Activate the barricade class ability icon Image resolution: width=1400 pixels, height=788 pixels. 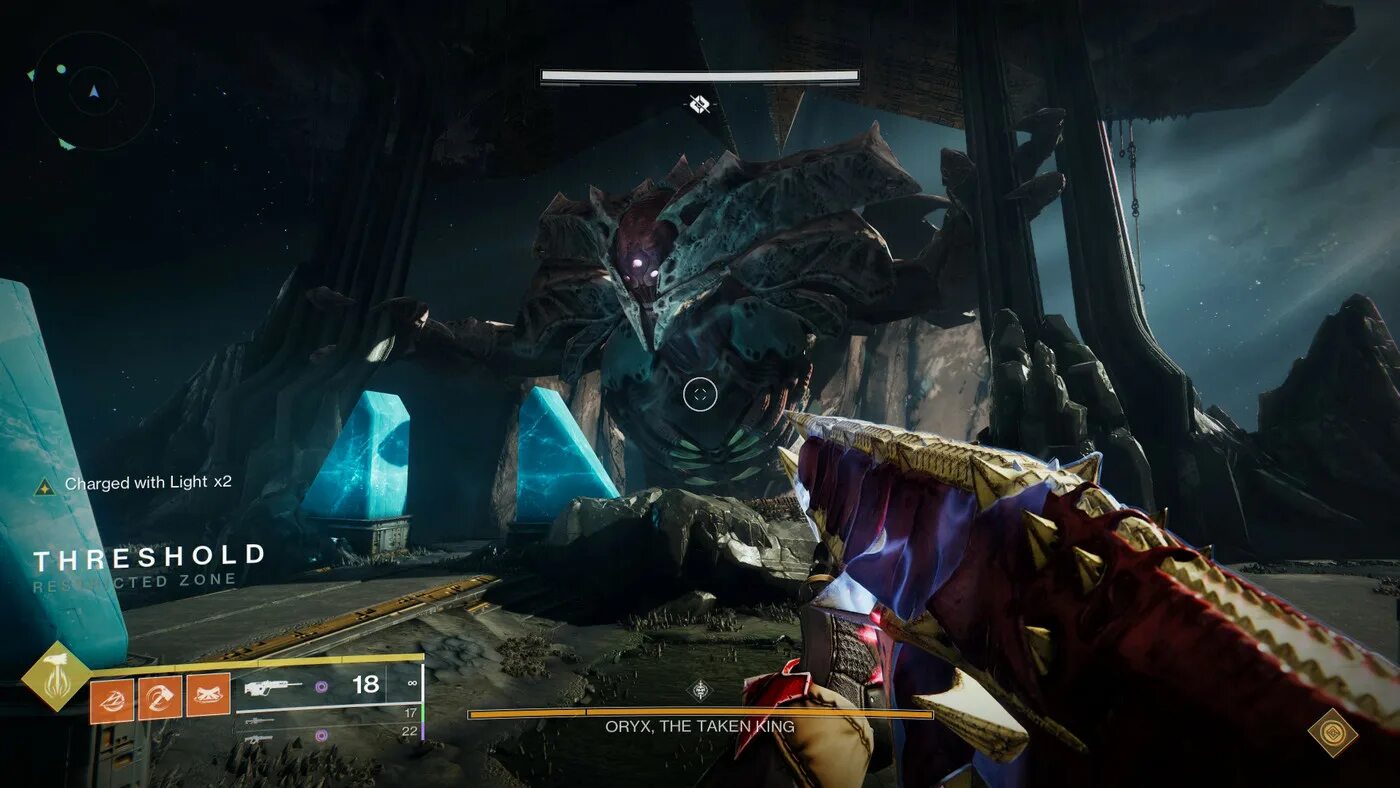[x=210, y=696]
